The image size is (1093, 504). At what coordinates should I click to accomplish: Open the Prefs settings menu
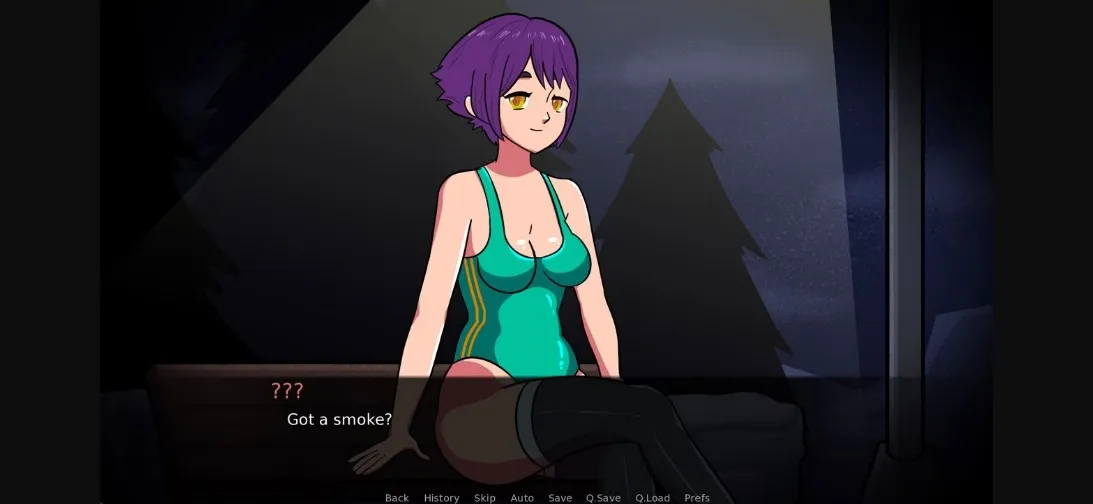click(697, 498)
